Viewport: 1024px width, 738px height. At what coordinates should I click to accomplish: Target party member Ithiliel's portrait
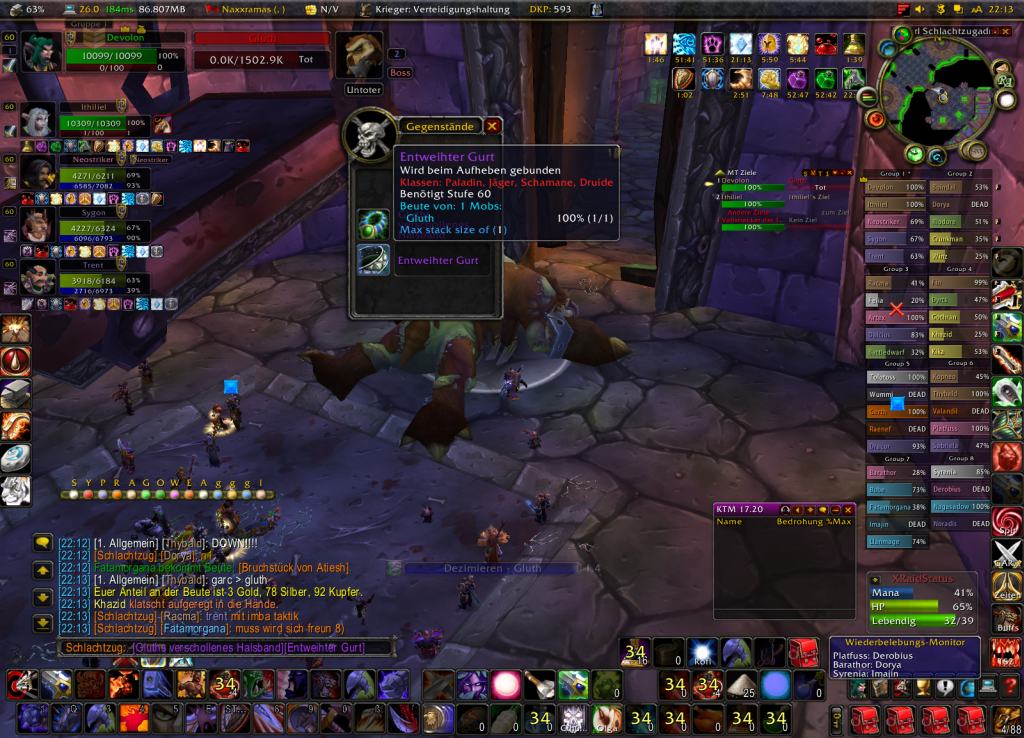[38, 122]
